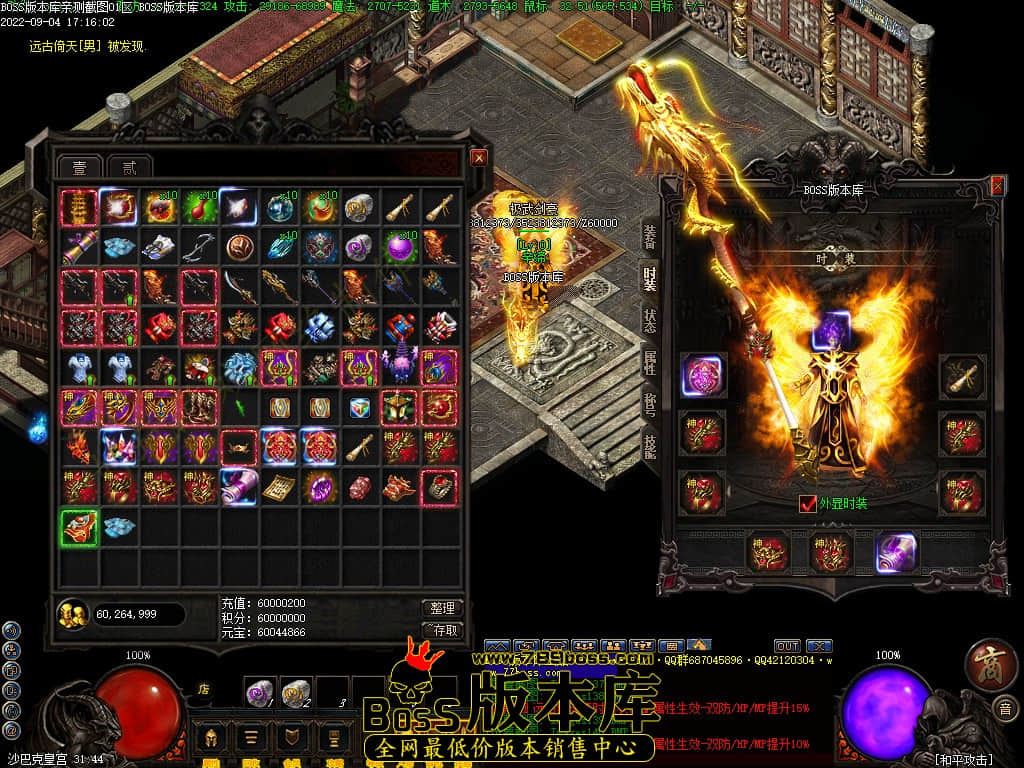Click the 整理 sort button
Screen dimensions: 1024x768
(441, 608)
